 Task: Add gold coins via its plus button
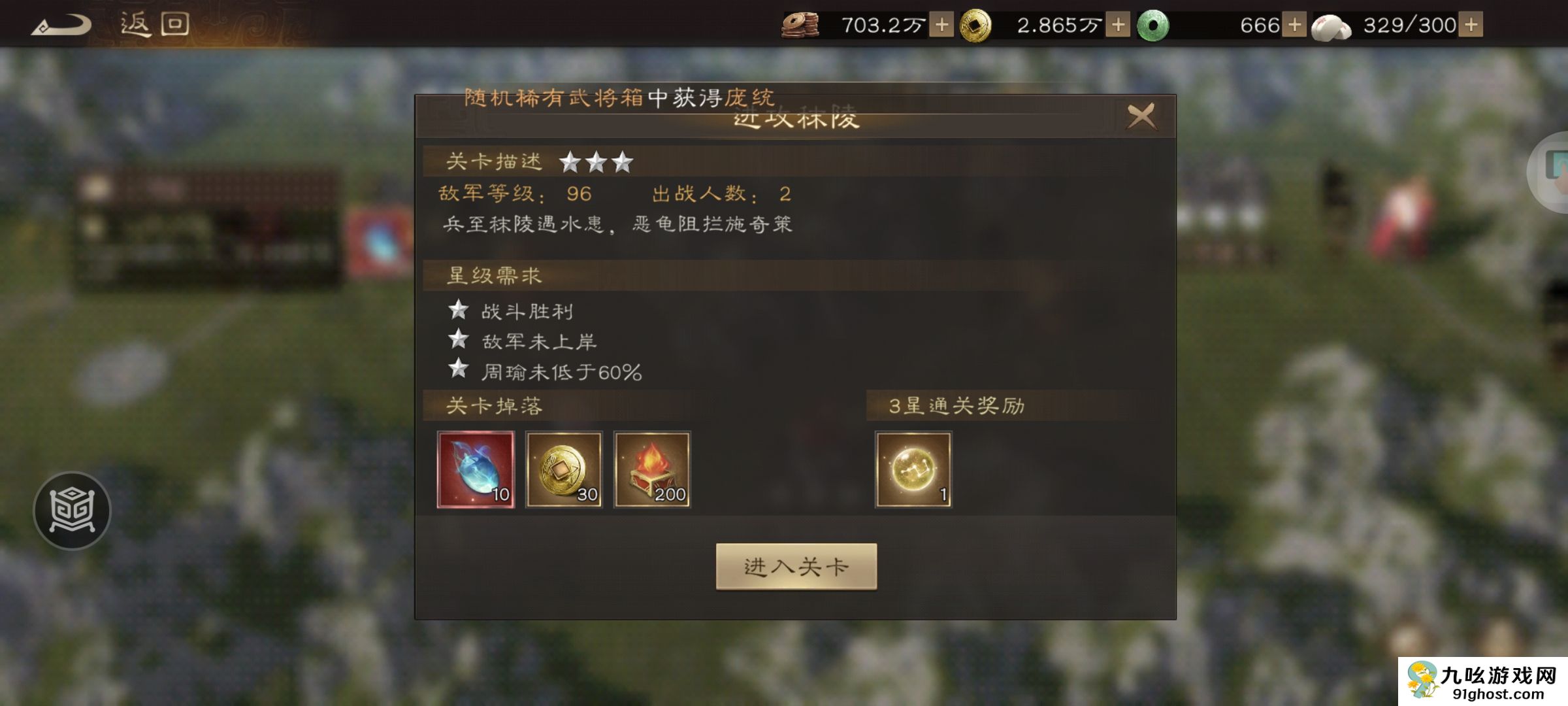click(1119, 25)
